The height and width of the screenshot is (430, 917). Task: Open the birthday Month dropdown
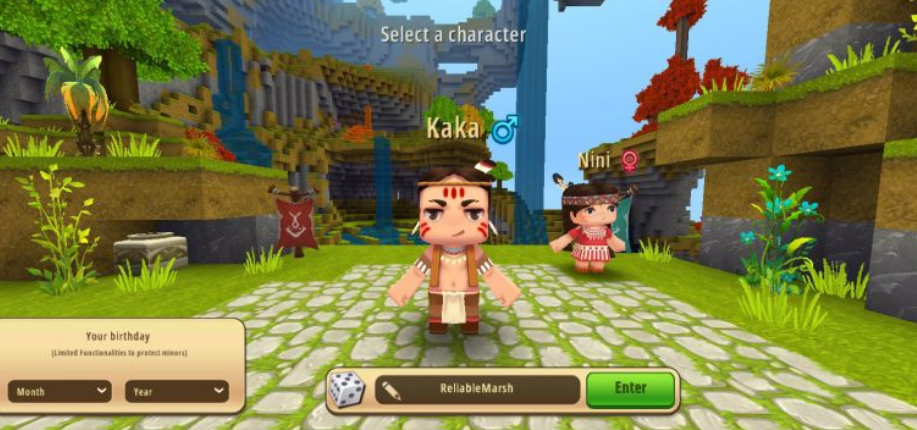click(x=61, y=392)
